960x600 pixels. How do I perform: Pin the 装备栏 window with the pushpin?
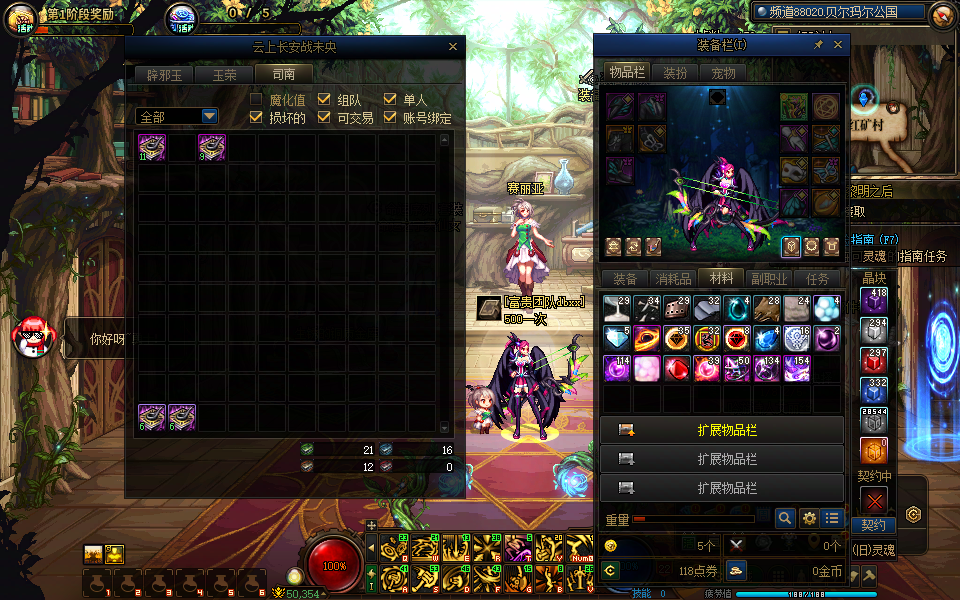(x=818, y=45)
